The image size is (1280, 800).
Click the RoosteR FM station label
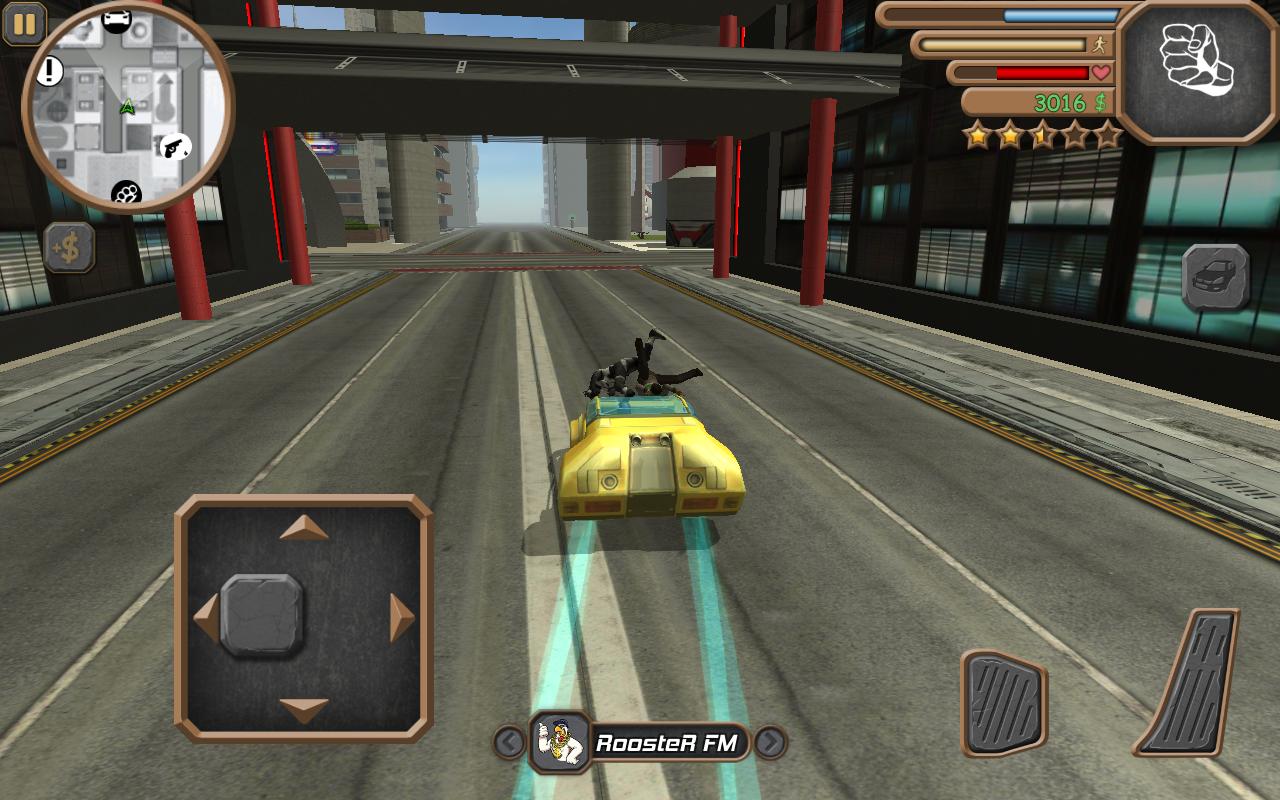click(x=666, y=743)
